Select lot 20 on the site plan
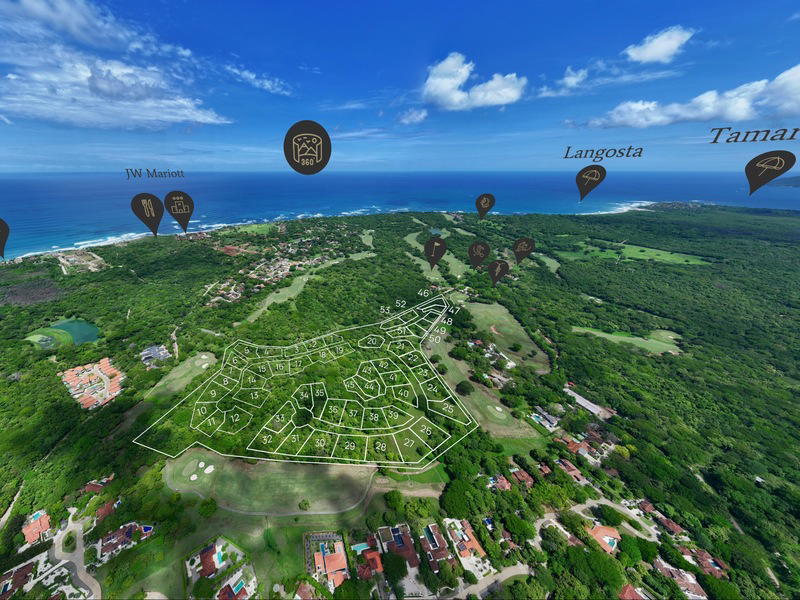The image size is (800, 600). (371, 341)
